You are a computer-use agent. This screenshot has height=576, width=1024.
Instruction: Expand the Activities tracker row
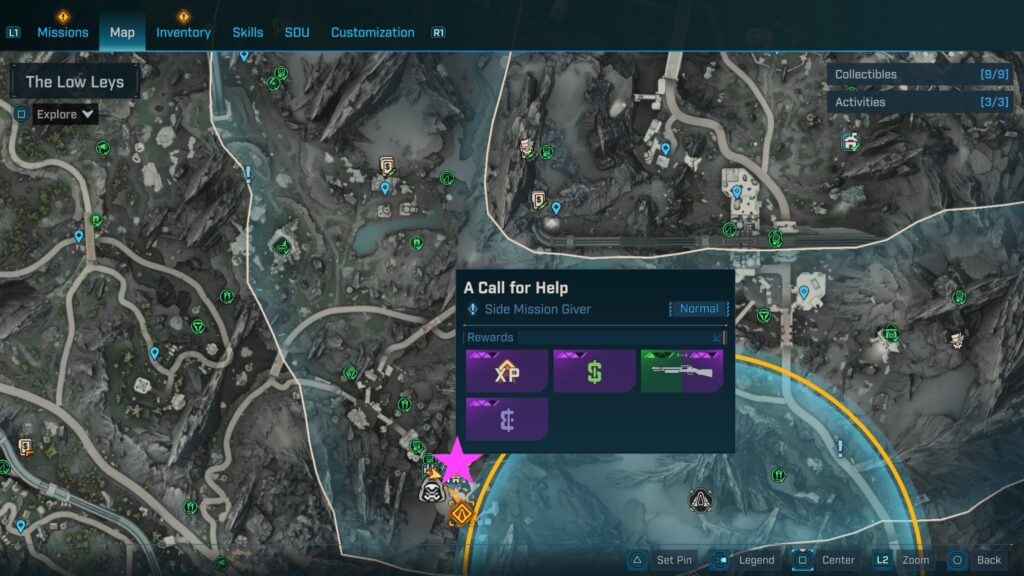(x=919, y=102)
